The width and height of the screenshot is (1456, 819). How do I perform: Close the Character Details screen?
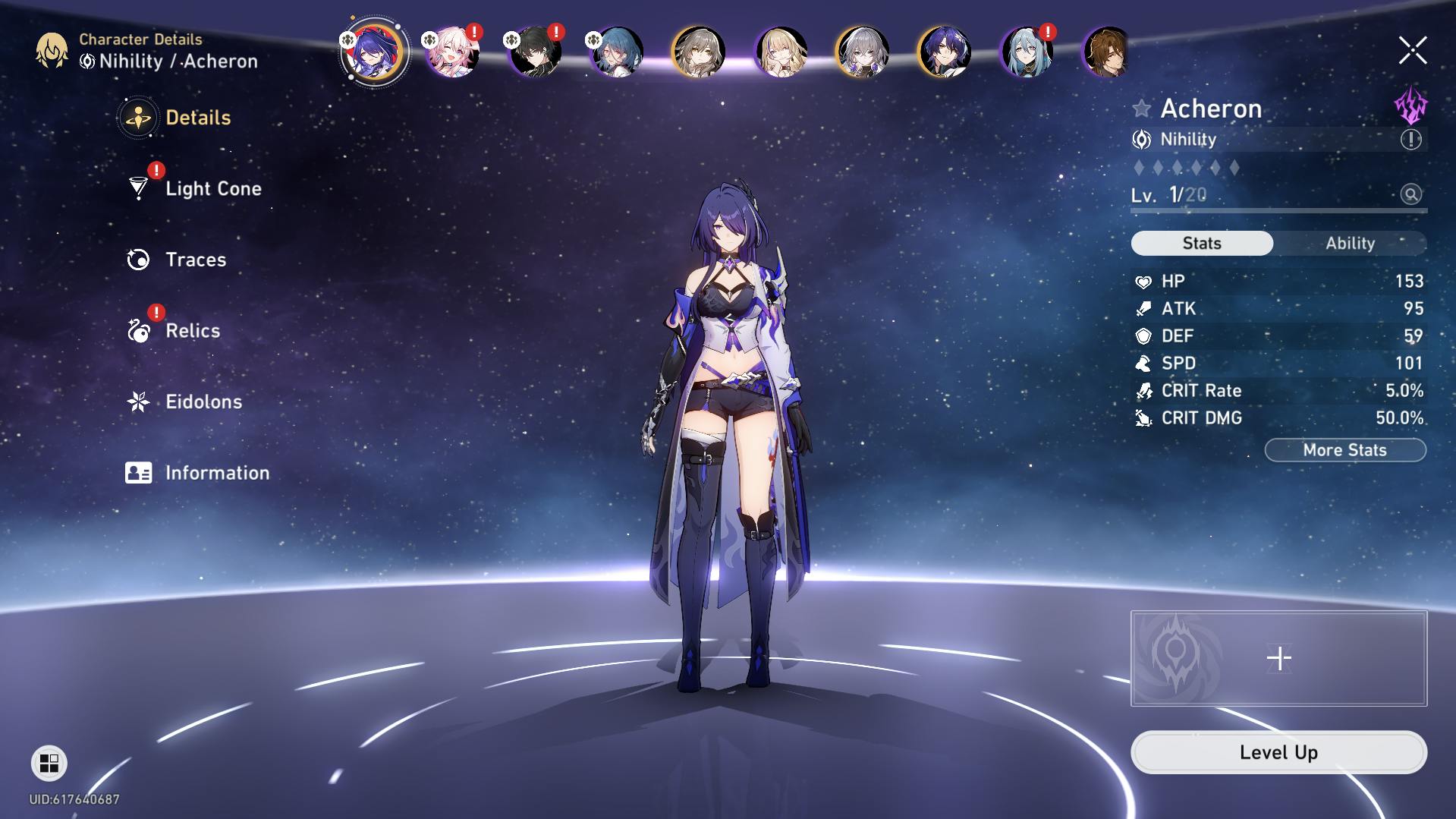pos(1412,51)
